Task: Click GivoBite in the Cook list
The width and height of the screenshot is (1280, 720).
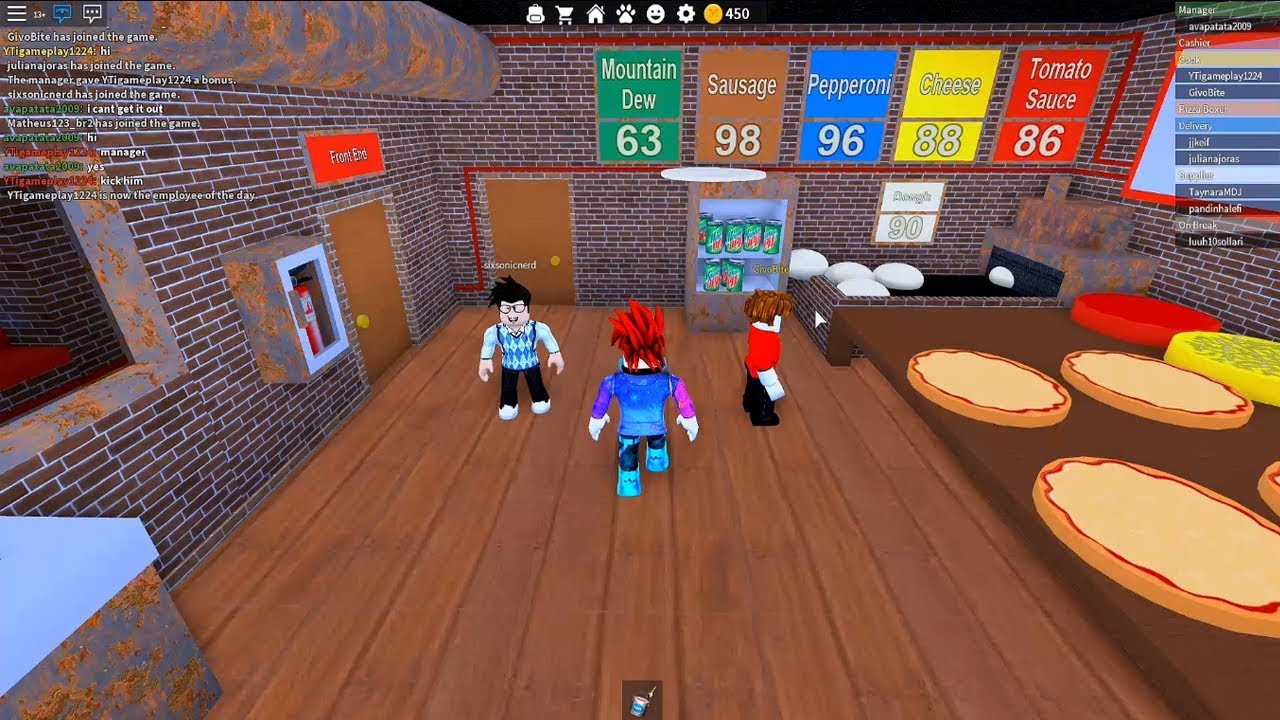Action: click(1206, 93)
